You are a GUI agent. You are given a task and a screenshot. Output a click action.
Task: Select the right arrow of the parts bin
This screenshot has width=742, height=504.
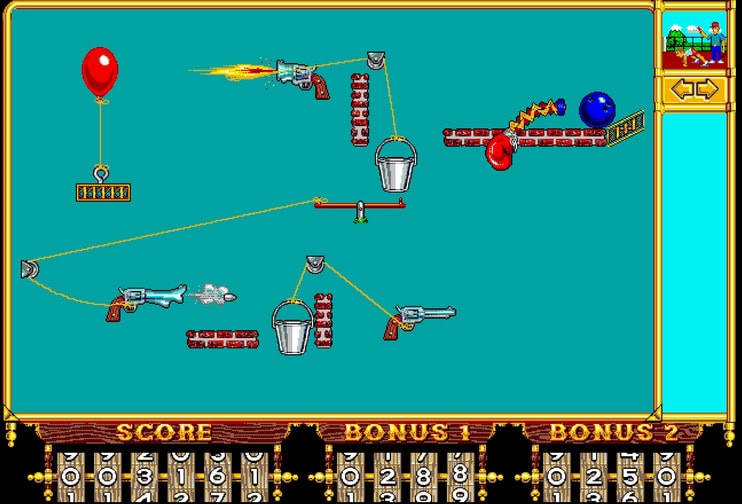tap(707, 89)
